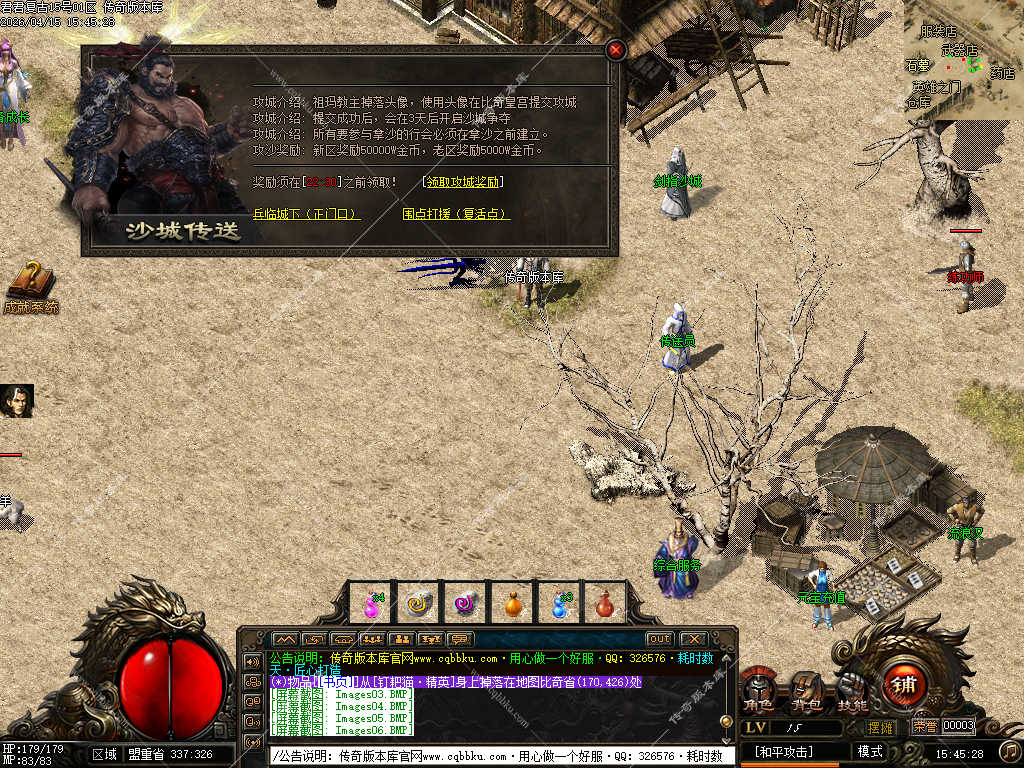This screenshot has height=768, width=1024.
Task: Use the orange potion in the hotbar
Action: tap(513, 603)
